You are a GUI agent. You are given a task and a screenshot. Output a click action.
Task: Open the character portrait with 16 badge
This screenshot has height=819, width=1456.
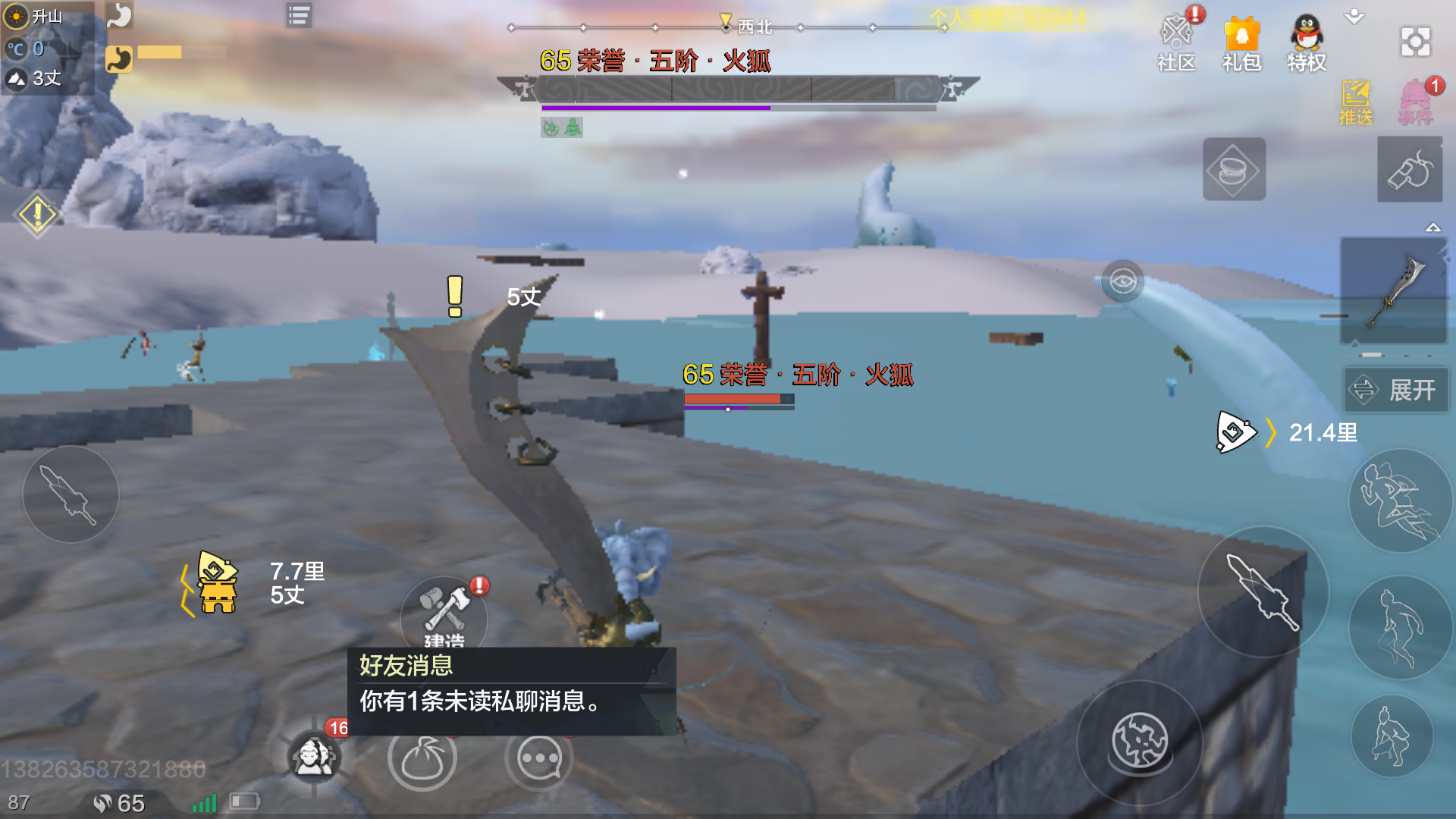(x=315, y=756)
